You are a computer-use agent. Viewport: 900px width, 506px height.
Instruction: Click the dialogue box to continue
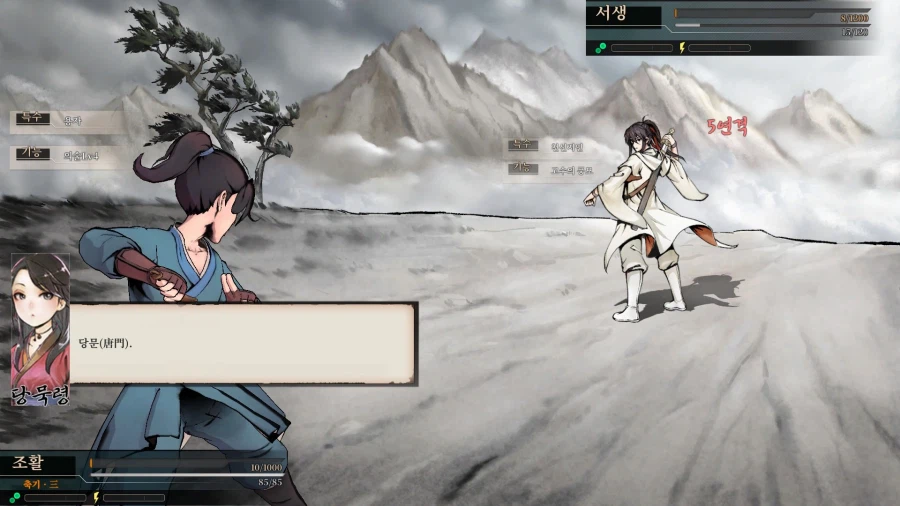point(242,343)
